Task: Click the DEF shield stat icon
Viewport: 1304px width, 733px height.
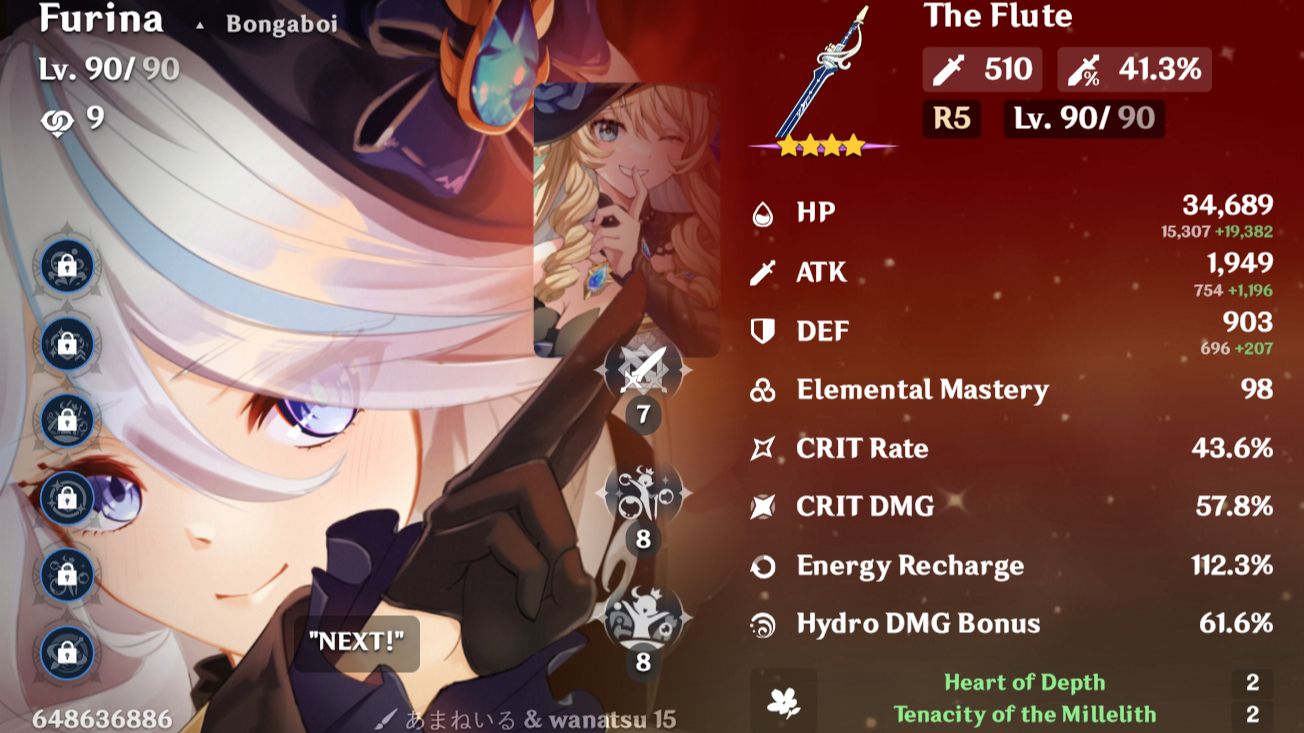Action: pos(763,331)
